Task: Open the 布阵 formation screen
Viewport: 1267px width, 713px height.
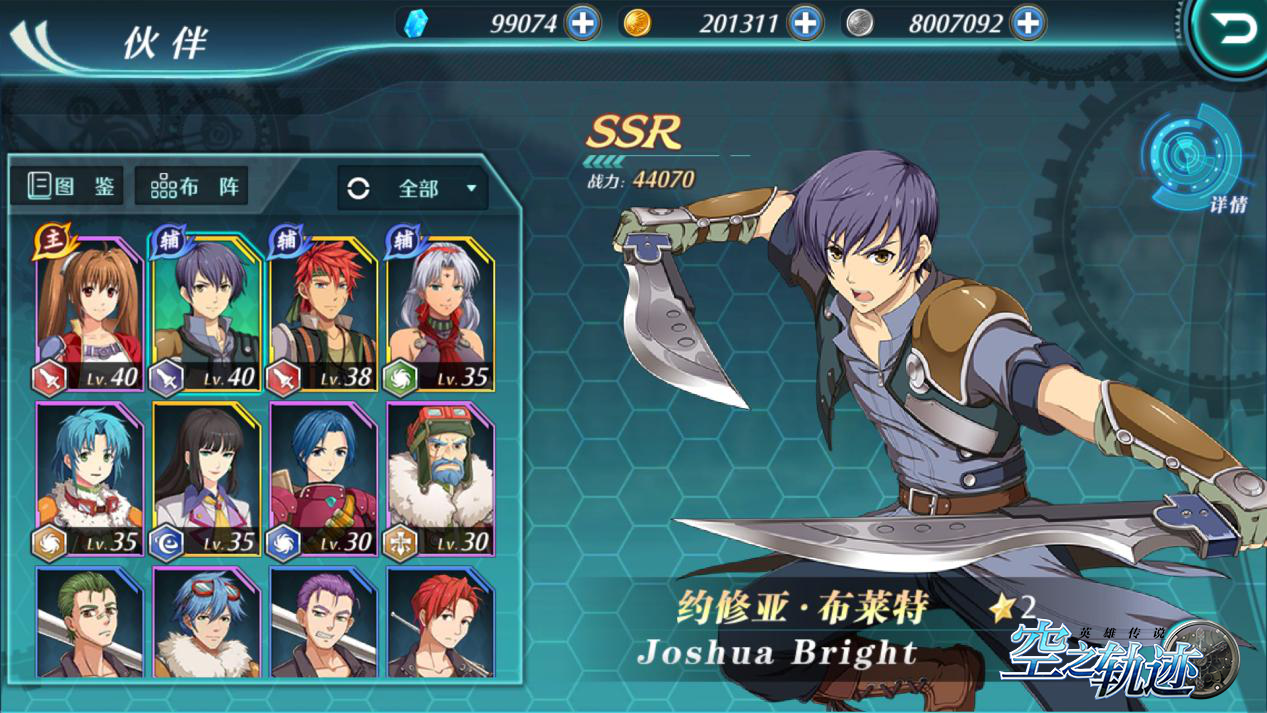Action: tap(192, 186)
